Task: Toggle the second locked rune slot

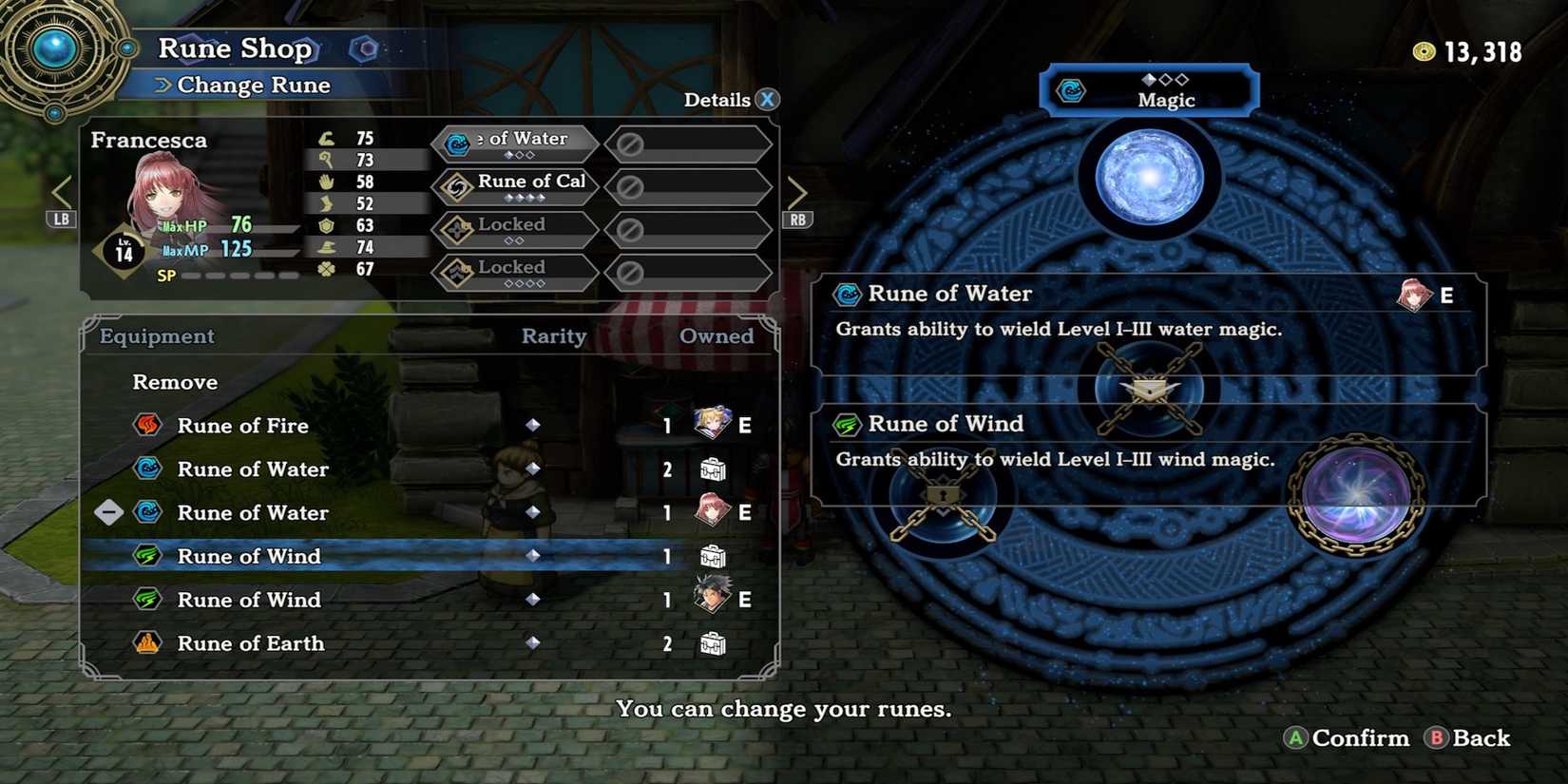Action: [513, 273]
